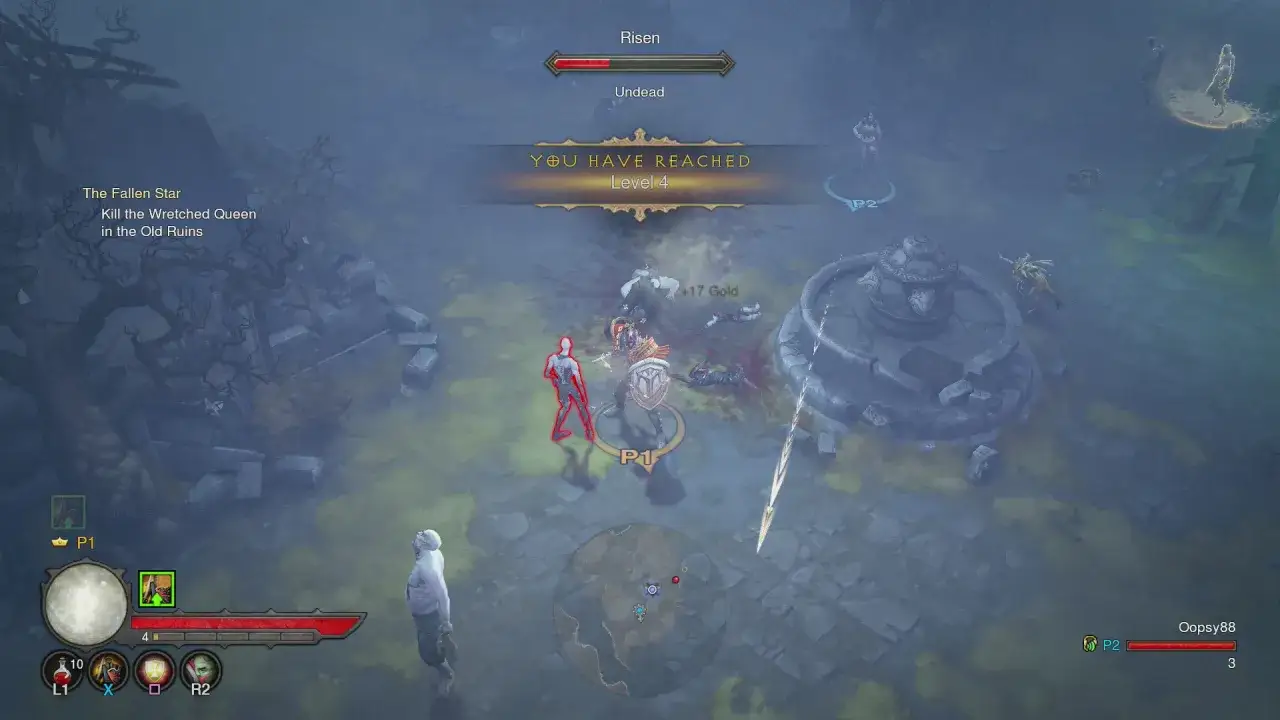The image size is (1280, 720).
Task: Click Oopsy88's player name label
Action: (1206, 627)
